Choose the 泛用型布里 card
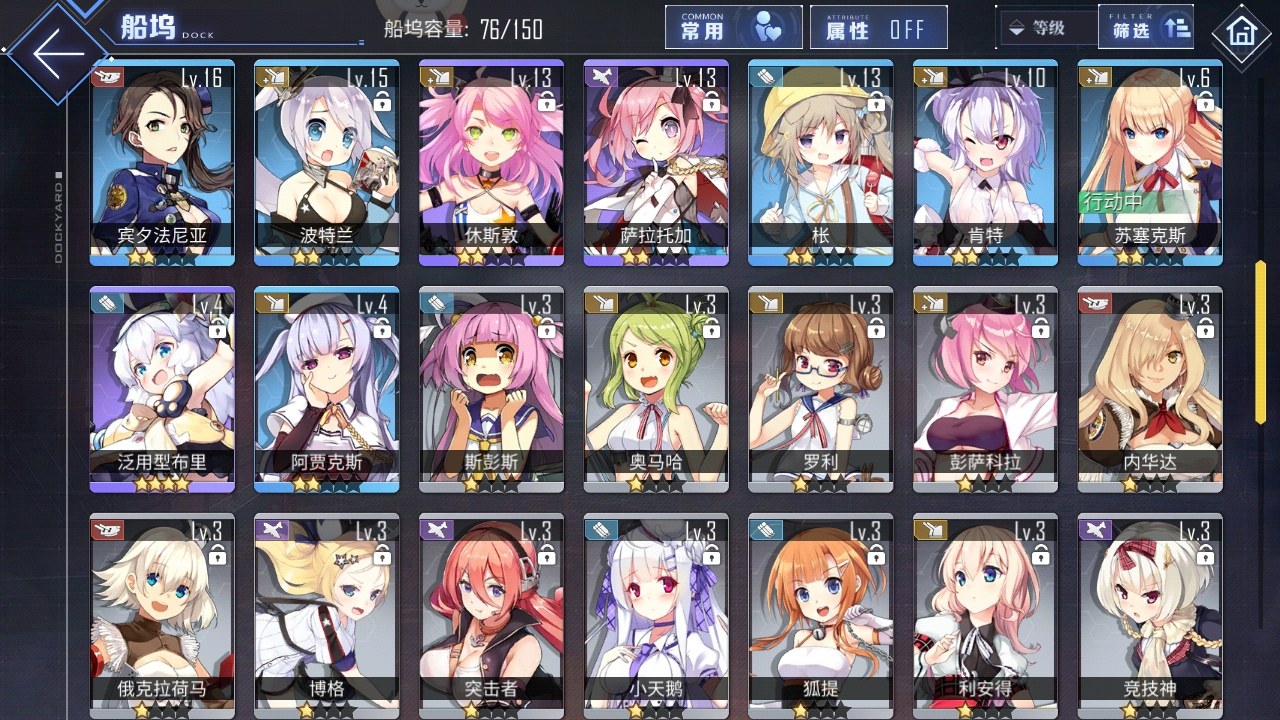Viewport: 1280px width, 720px height. point(162,389)
